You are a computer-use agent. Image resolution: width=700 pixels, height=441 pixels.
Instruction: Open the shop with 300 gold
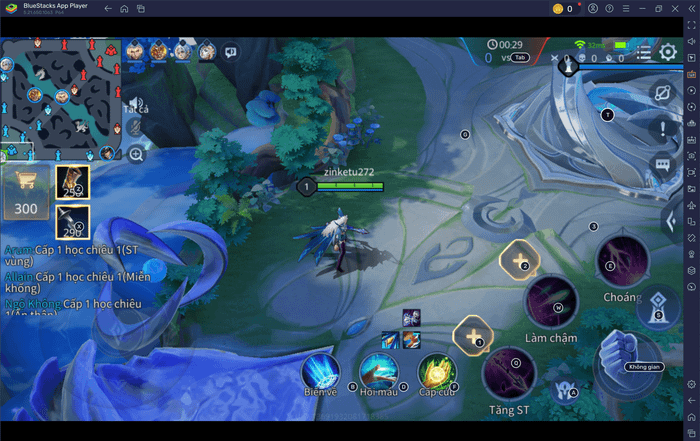(25, 194)
